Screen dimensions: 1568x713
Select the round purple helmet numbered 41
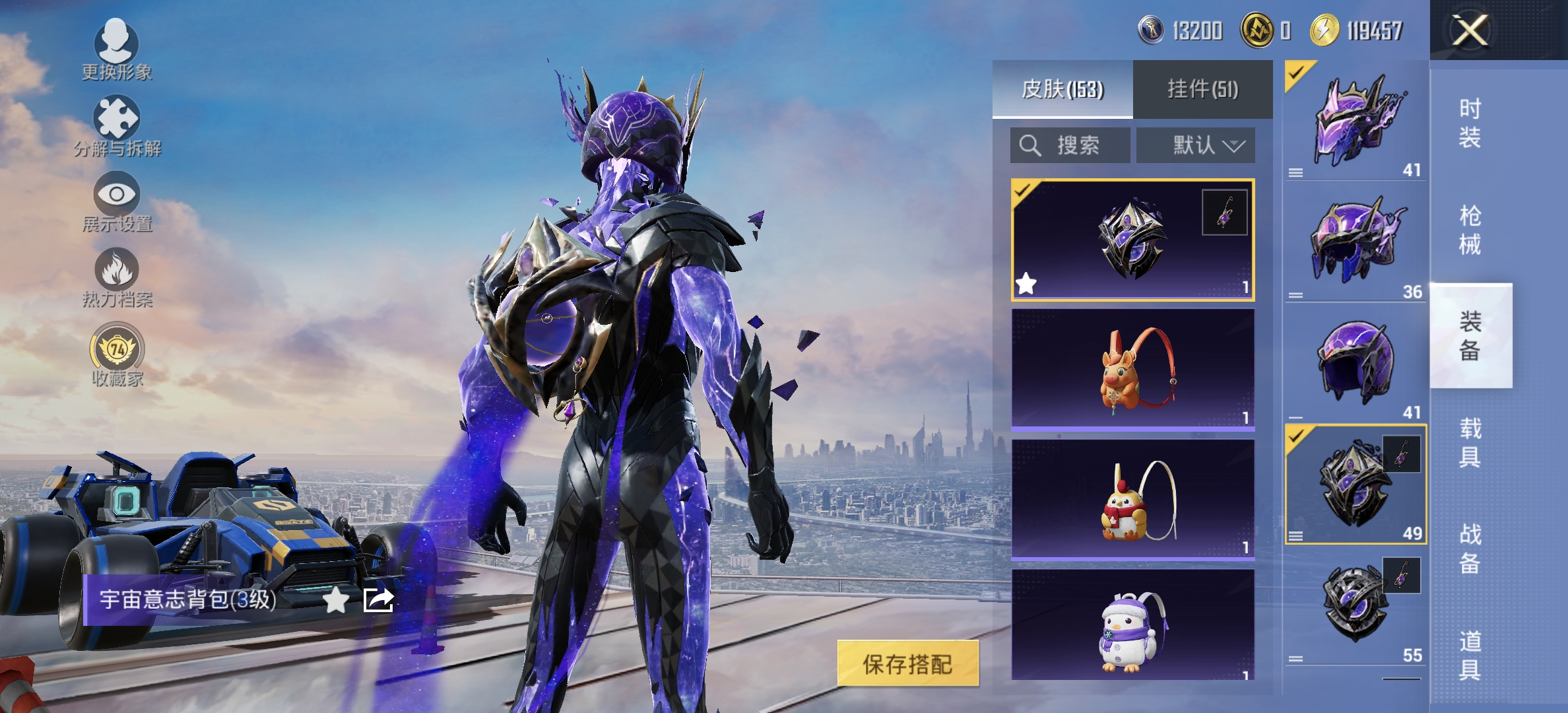1356,363
